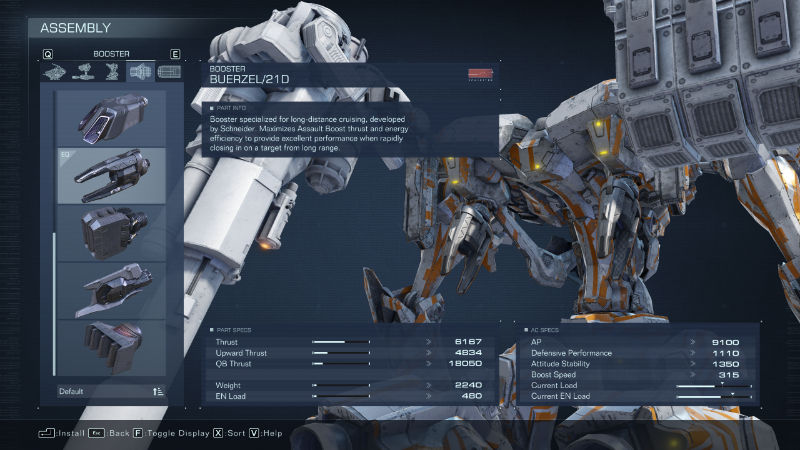
Task: Select the highlighted BUERZEL/21D booster thumbnail
Action: [x=111, y=175]
